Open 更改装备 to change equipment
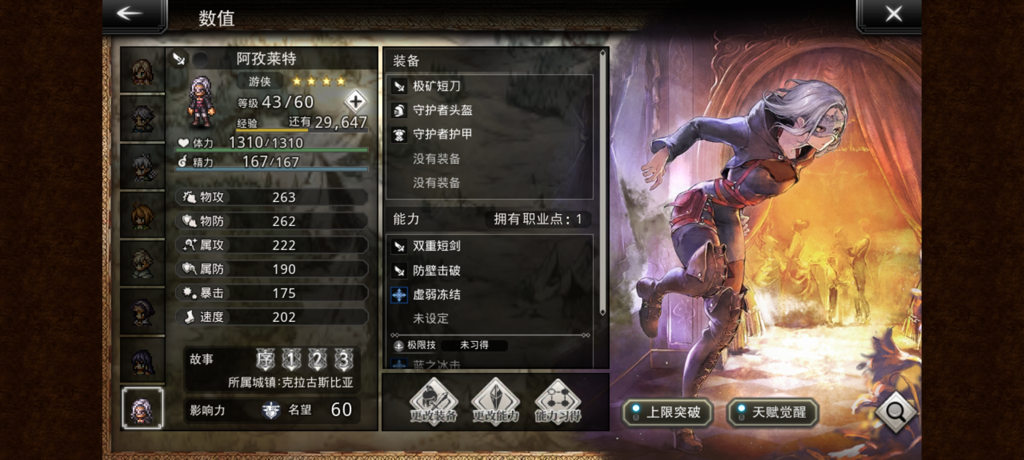This screenshot has width=1024, height=460. click(x=433, y=402)
